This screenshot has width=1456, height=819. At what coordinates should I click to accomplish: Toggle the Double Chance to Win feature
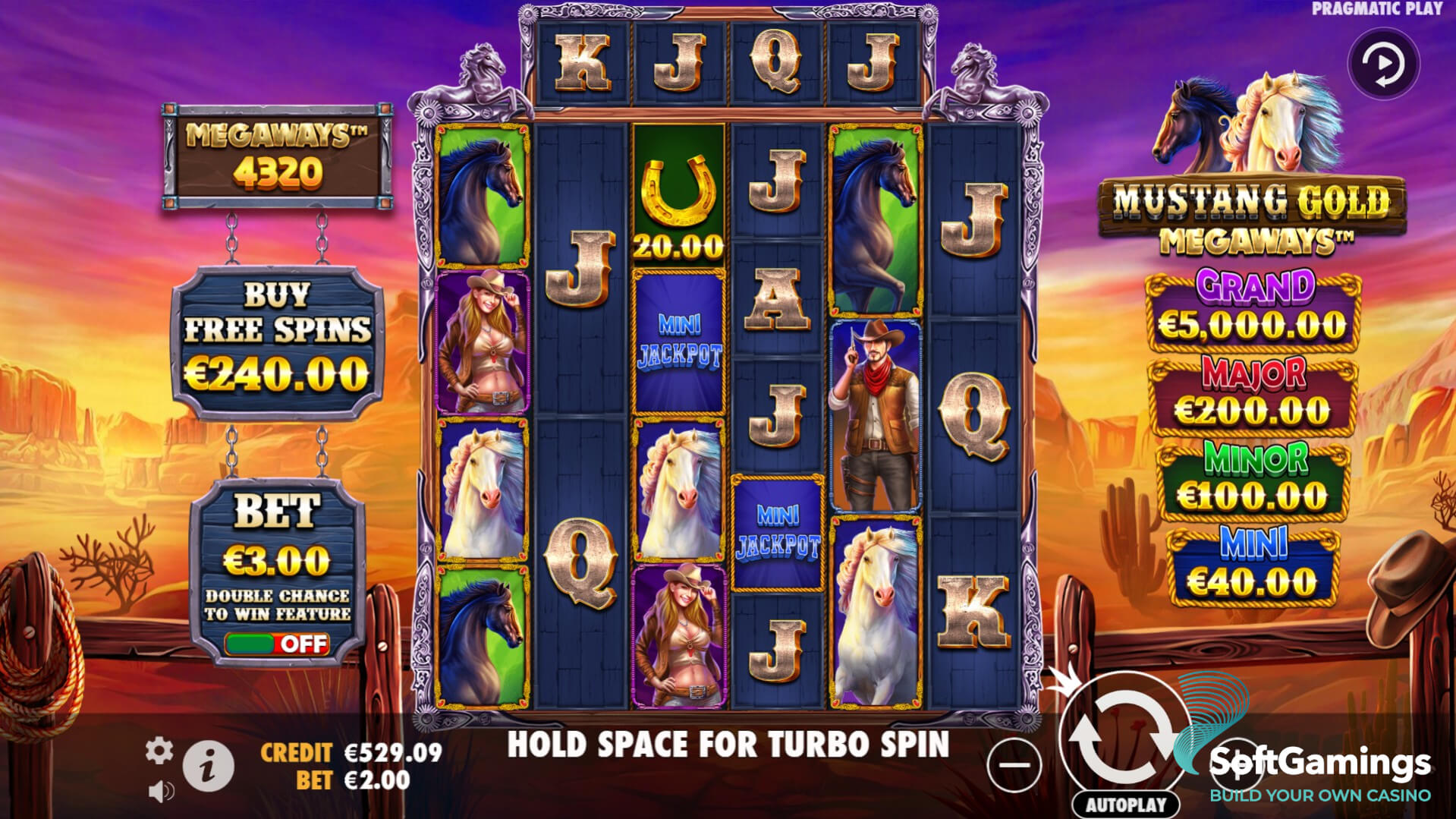278,644
